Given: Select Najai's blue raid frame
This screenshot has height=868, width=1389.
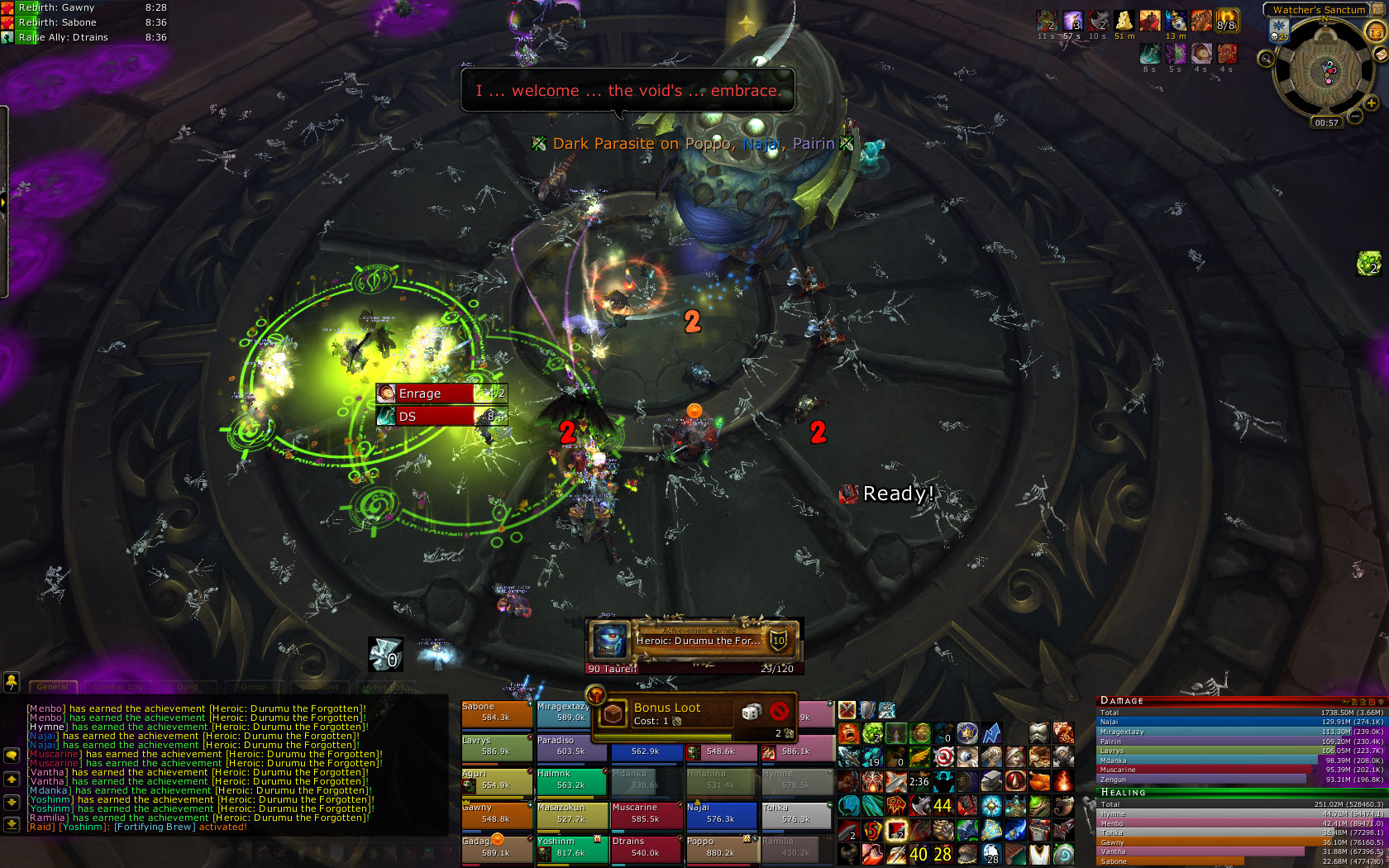Looking at the screenshot, I should [x=721, y=815].
